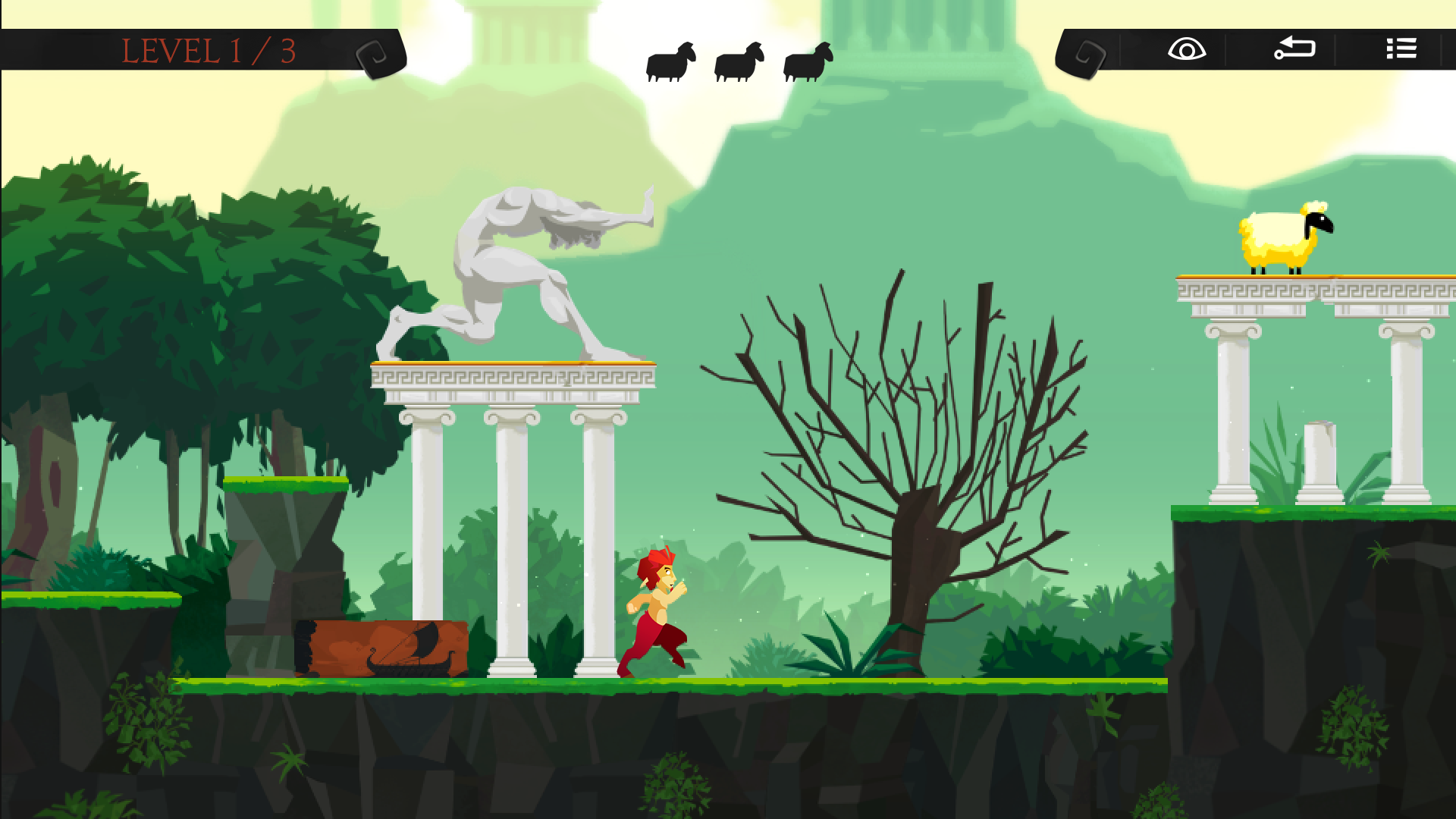Restart the level with the return arrow icon
The width and height of the screenshot is (1456, 819).
[x=1294, y=49]
